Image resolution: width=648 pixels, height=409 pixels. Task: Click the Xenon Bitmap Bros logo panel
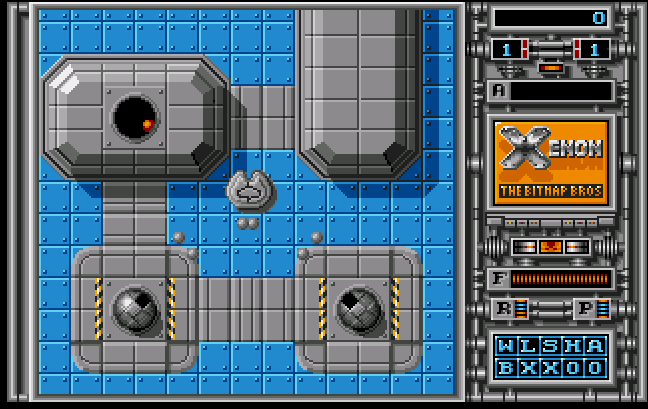(551, 162)
